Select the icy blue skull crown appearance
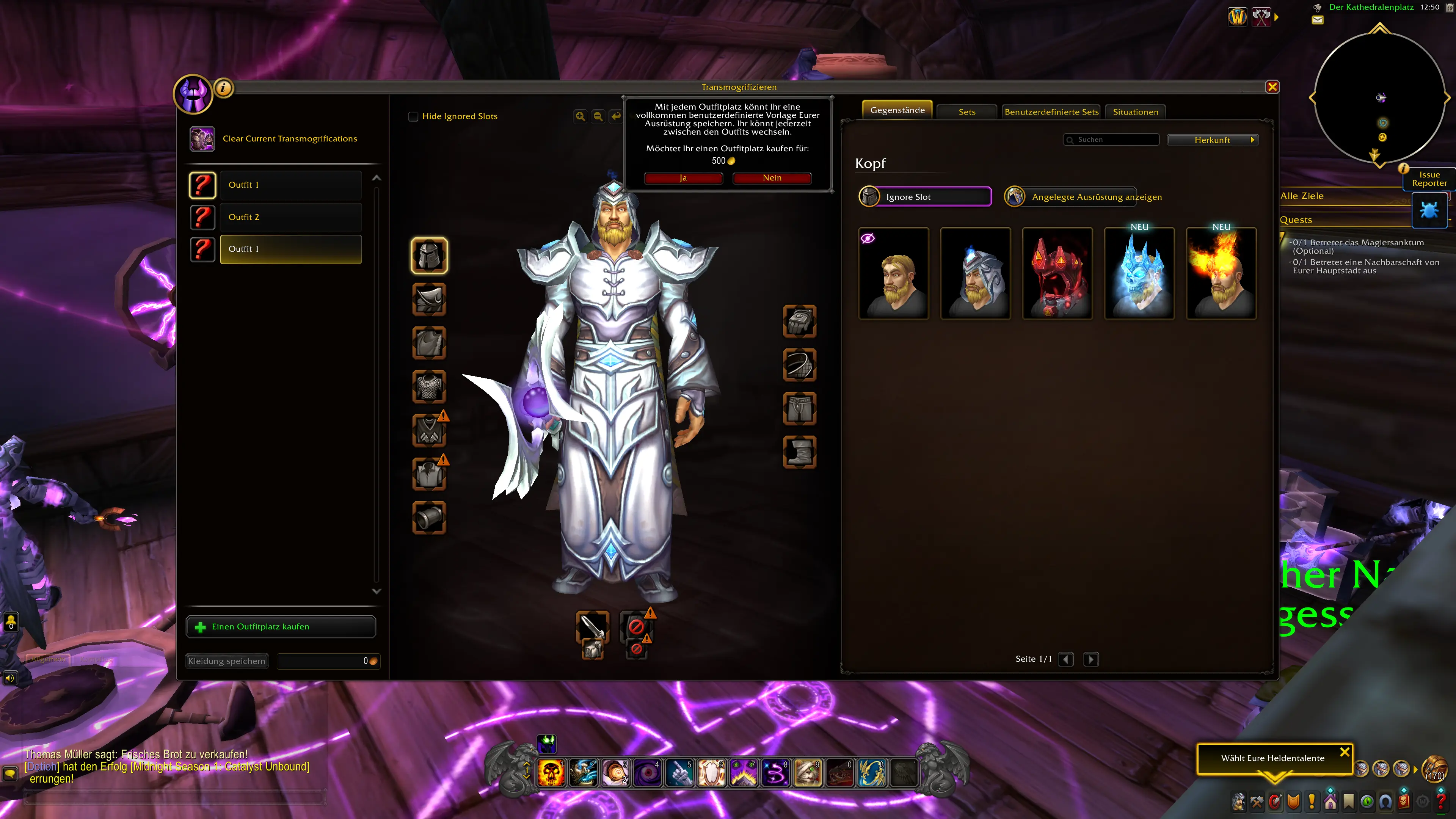The height and width of the screenshot is (819, 1456). tap(1139, 274)
